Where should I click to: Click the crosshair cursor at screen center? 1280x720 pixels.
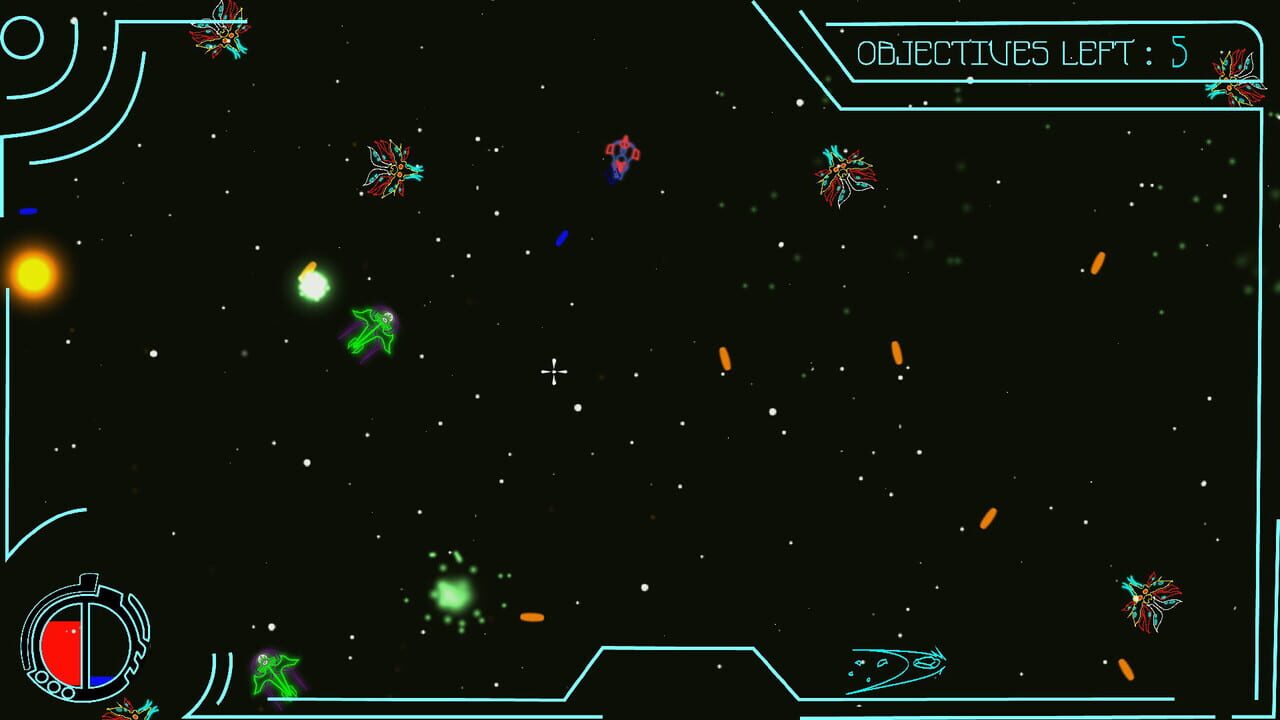pos(553,371)
